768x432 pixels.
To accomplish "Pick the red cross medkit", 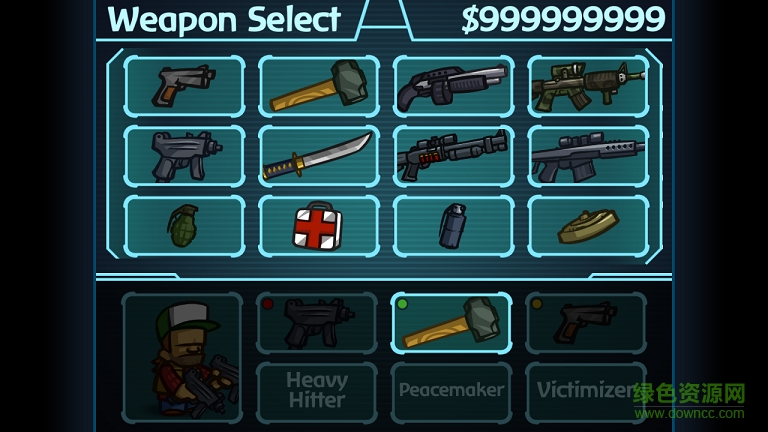I will pyautogui.click(x=319, y=226).
